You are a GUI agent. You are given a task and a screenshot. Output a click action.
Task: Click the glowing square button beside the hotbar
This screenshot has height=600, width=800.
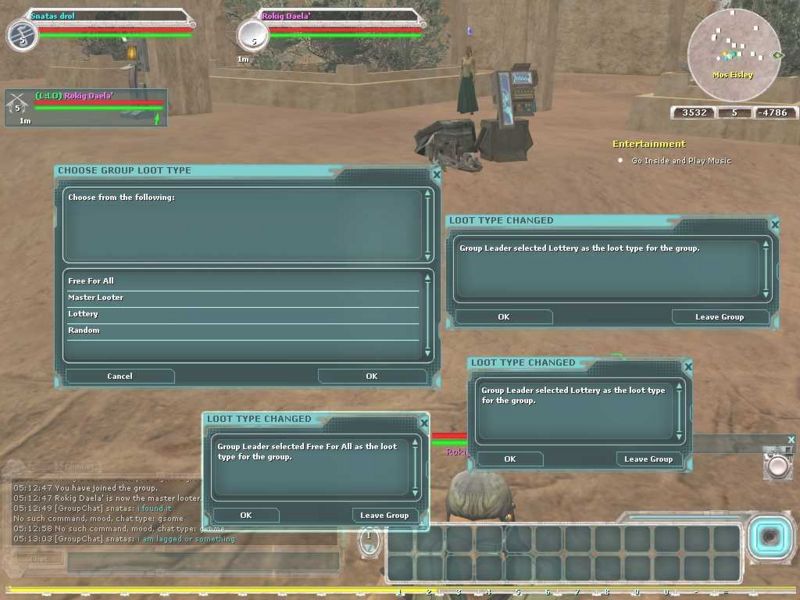(768, 537)
